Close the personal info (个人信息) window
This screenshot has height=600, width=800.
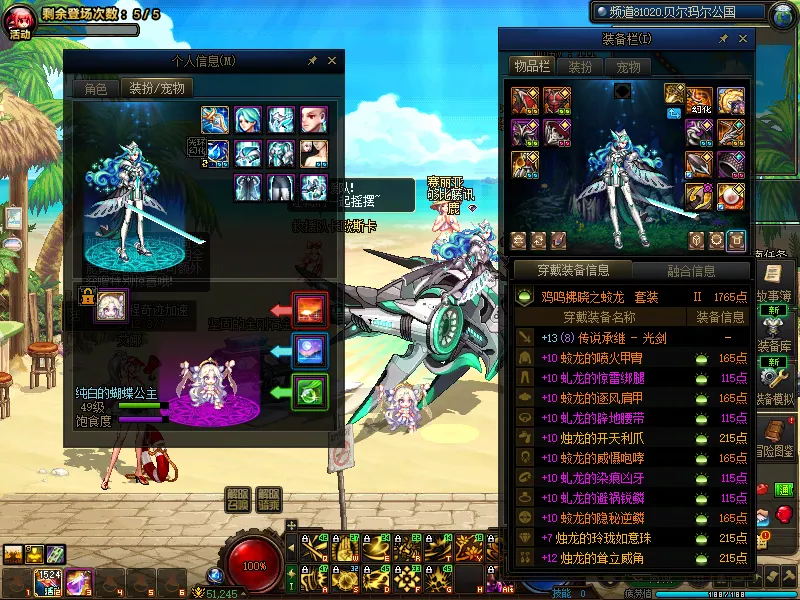coord(332,61)
